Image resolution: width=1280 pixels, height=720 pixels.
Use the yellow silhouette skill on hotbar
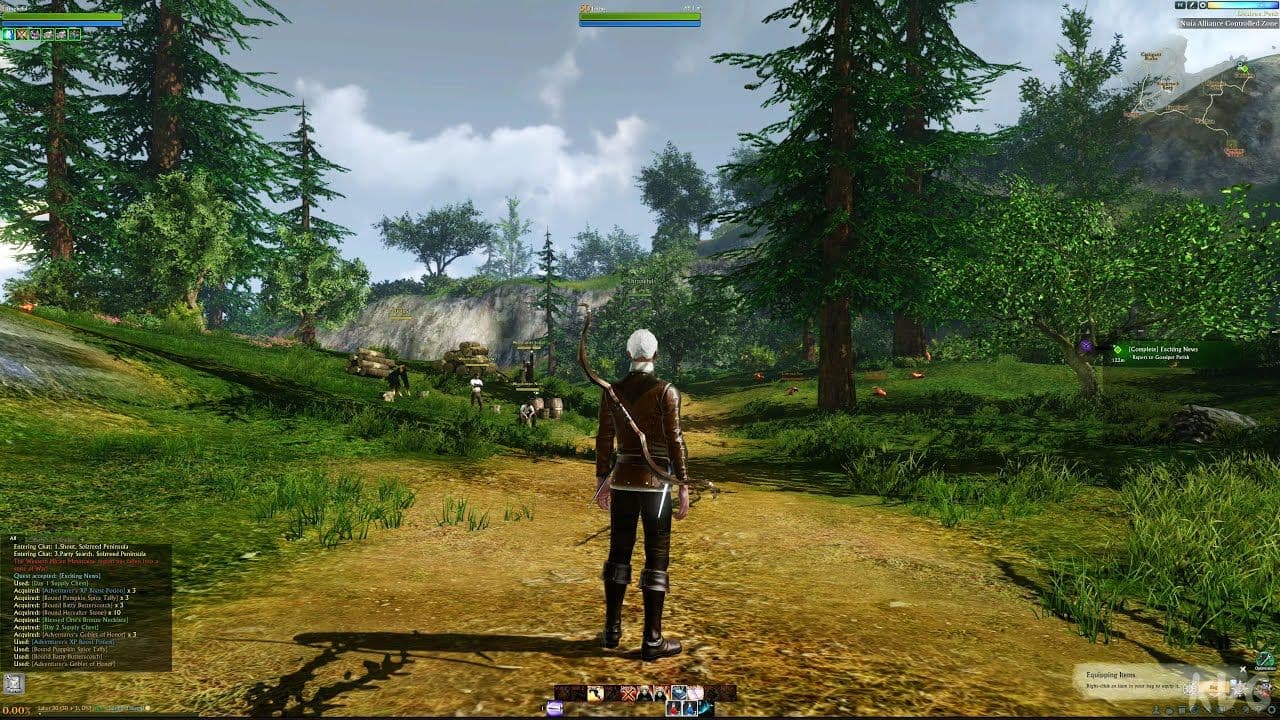(596, 693)
